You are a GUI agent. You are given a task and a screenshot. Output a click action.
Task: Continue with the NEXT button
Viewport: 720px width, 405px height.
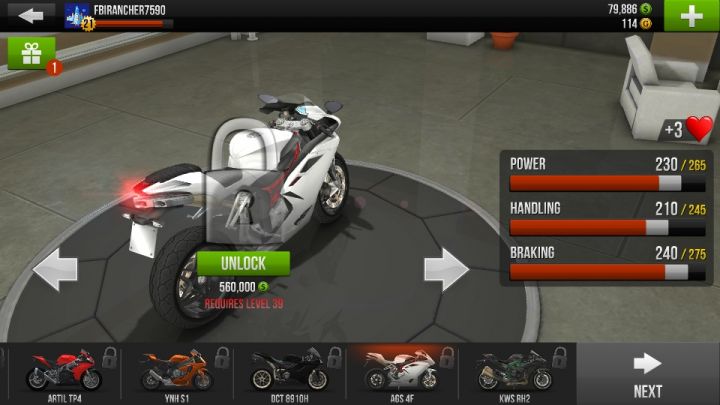(x=648, y=373)
